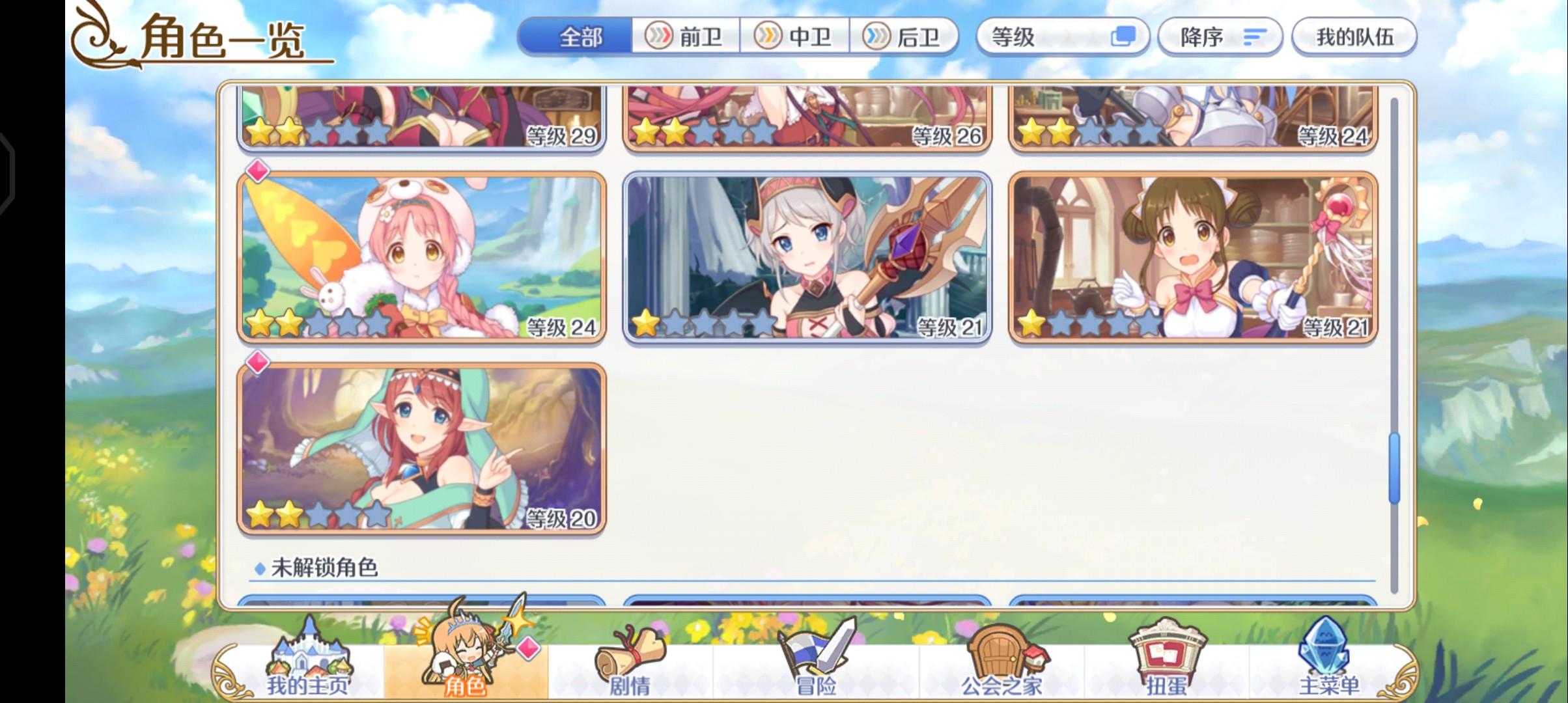The image size is (1568, 703).
Task: Open 我的队伍 my teams
Action: click(x=1354, y=37)
